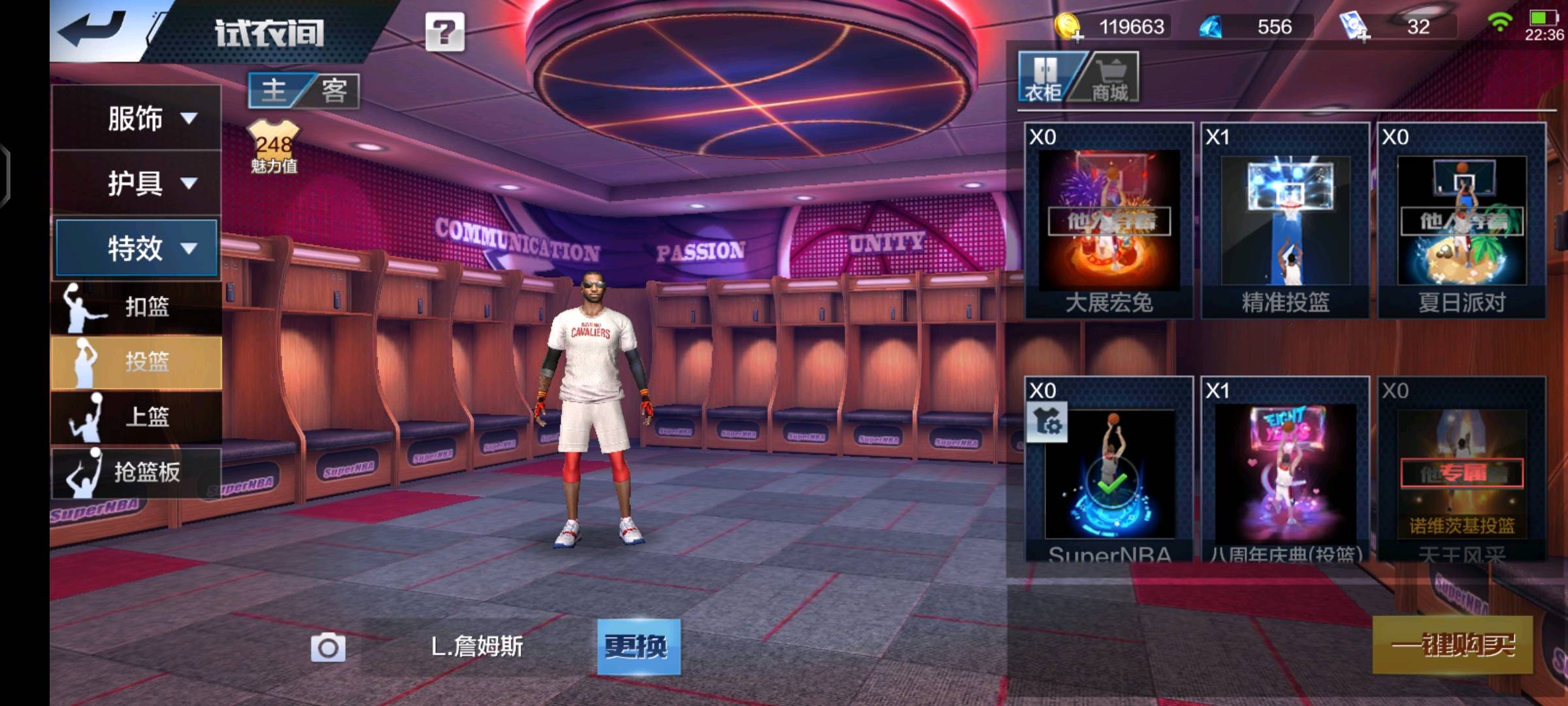Screen dimensions: 1568x706
Task: Select the 投篮 shooting effect category
Action: point(136,361)
